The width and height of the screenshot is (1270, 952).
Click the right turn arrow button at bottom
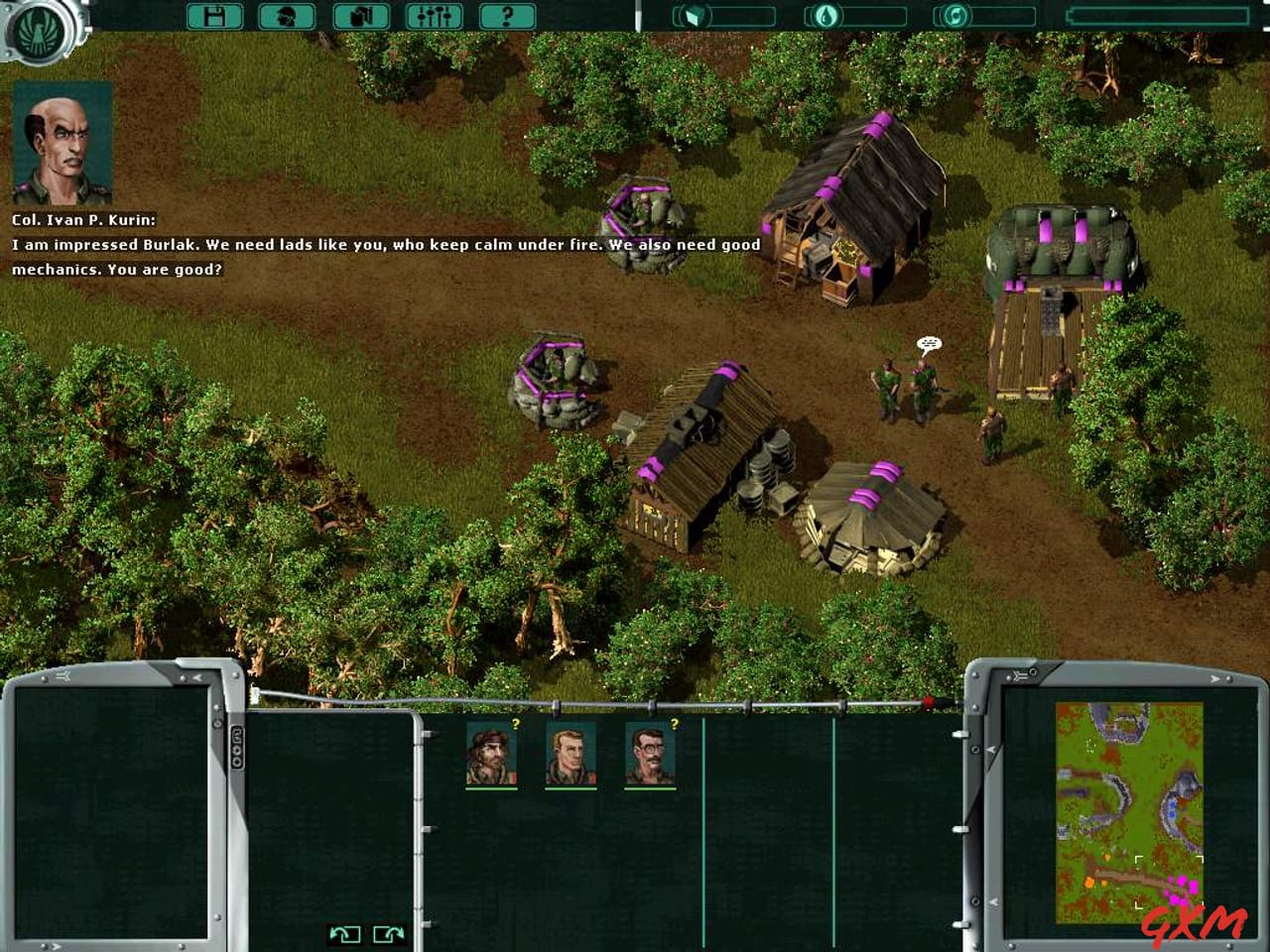388,933
